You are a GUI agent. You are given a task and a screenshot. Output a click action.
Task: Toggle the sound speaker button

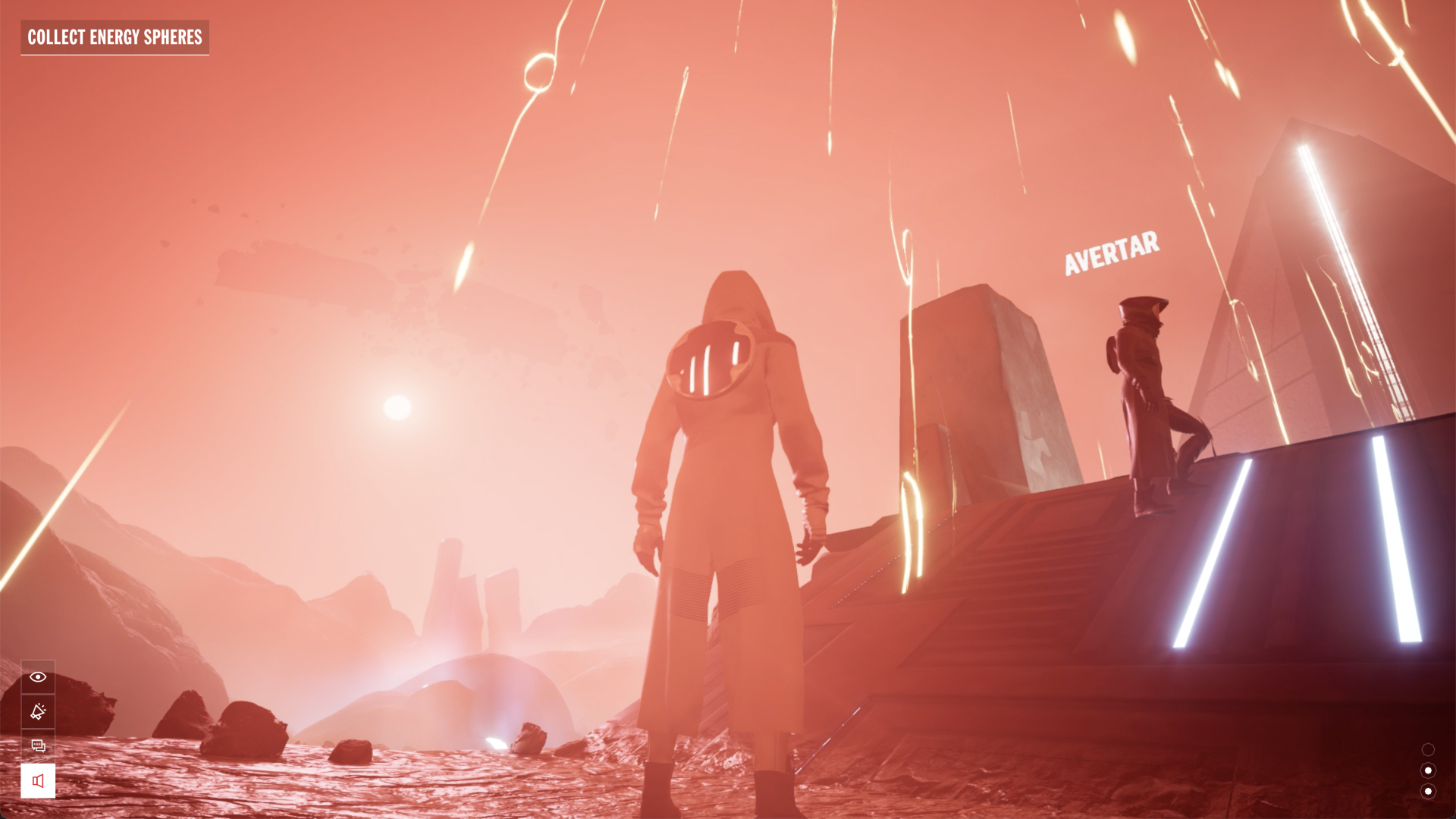pyautogui.click(x=38, y=781)
